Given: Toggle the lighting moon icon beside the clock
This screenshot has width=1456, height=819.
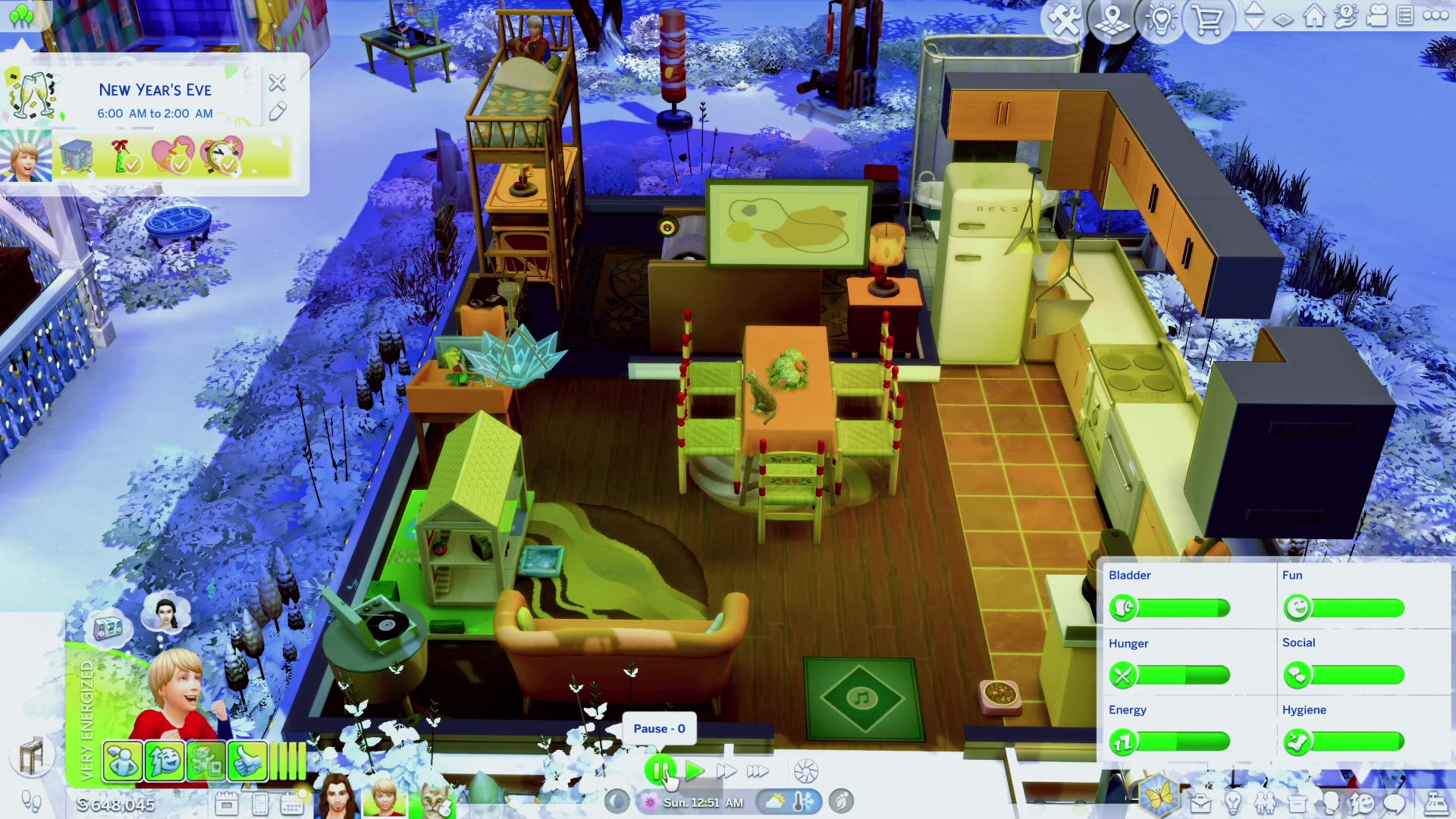Looking at the screenshot, I should (617, 801).
